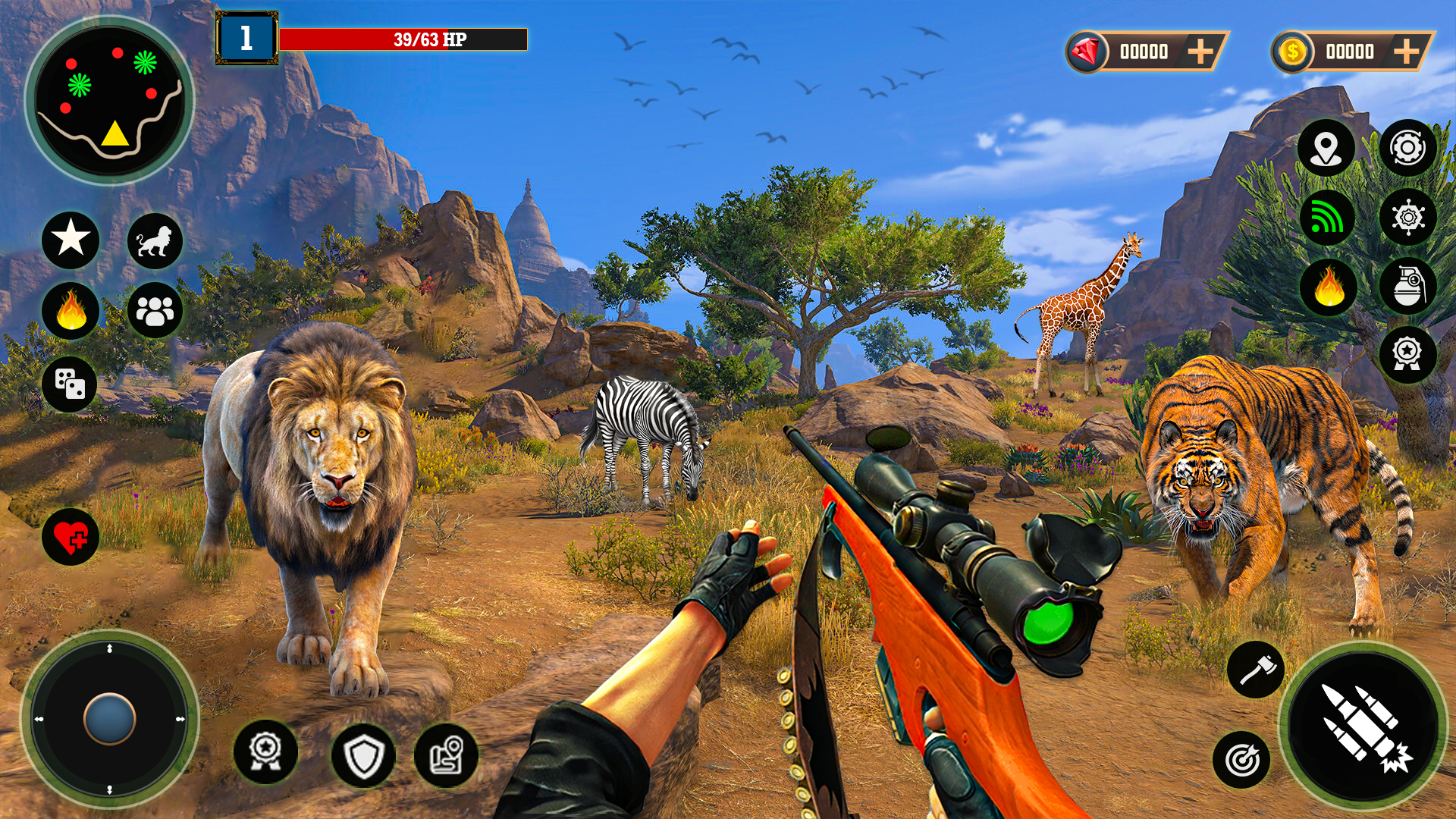Screen dimensions: 1456x819
Task: Click the dice icon
Action: coord(70,384)
